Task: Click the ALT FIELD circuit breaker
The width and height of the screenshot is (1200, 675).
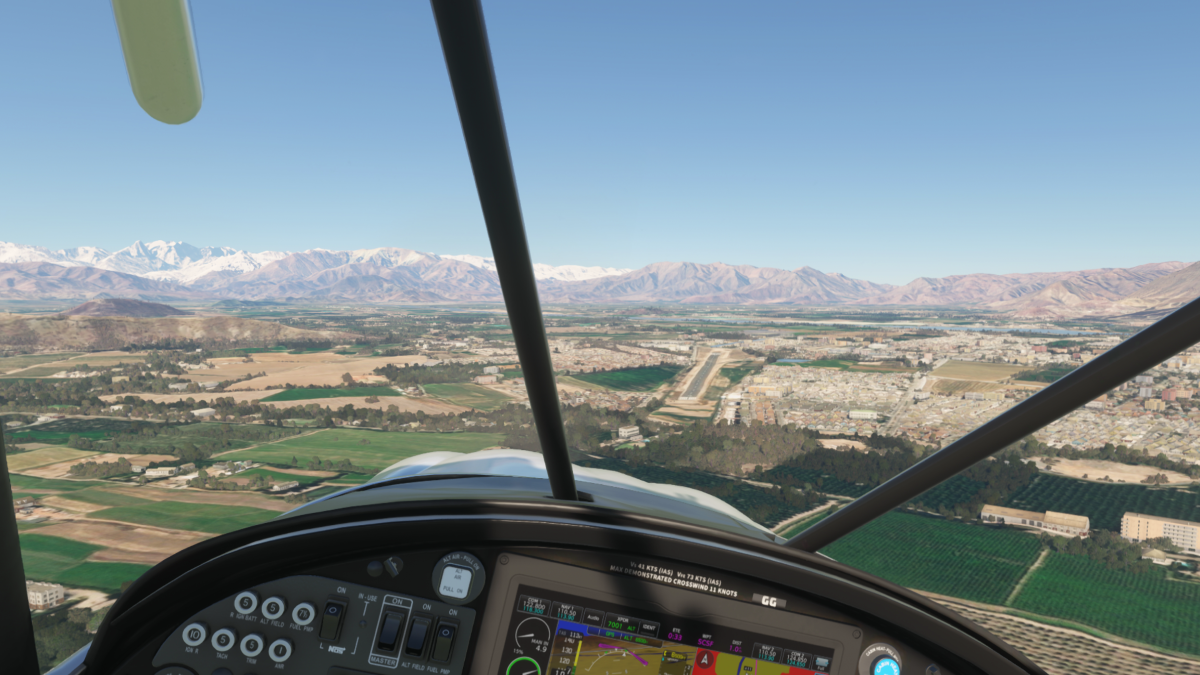Action: point(273,607)
